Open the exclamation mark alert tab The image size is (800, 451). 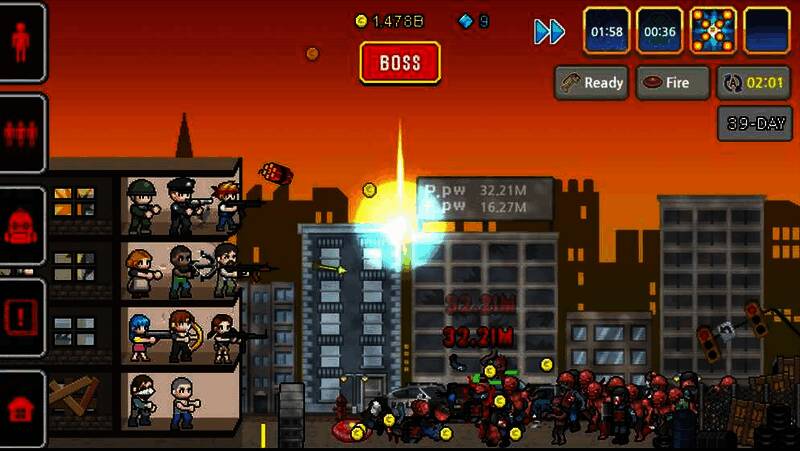coord(22,318)
